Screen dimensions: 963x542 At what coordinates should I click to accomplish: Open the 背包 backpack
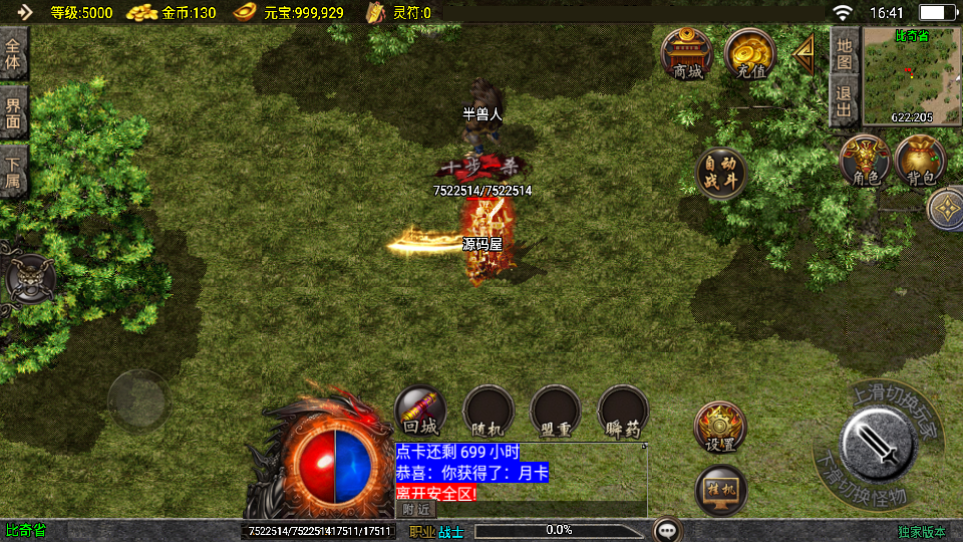tap(919, 161)
